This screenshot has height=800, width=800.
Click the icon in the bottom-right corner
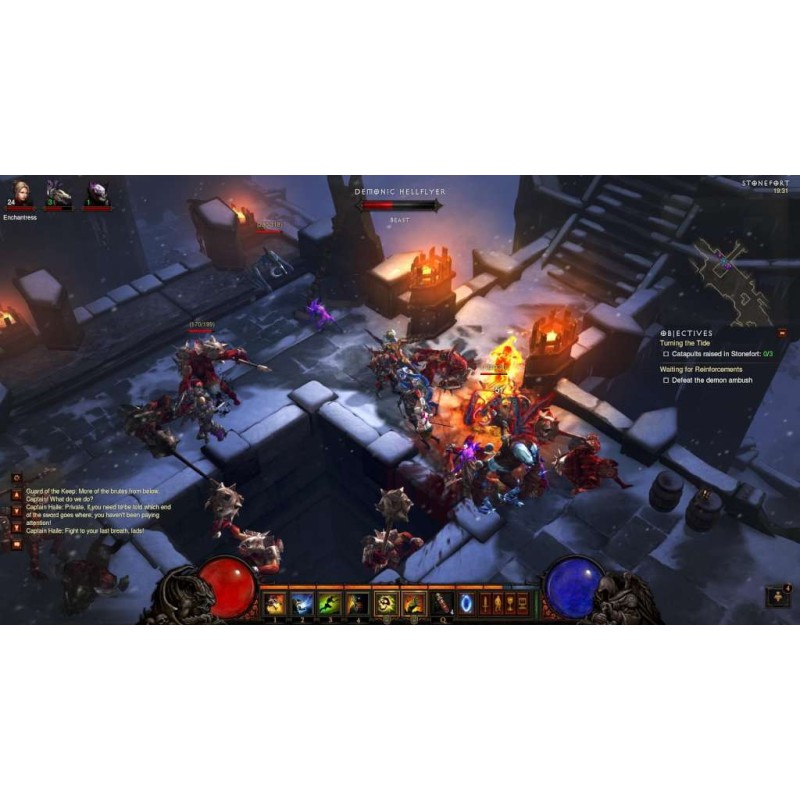(776, 596)
